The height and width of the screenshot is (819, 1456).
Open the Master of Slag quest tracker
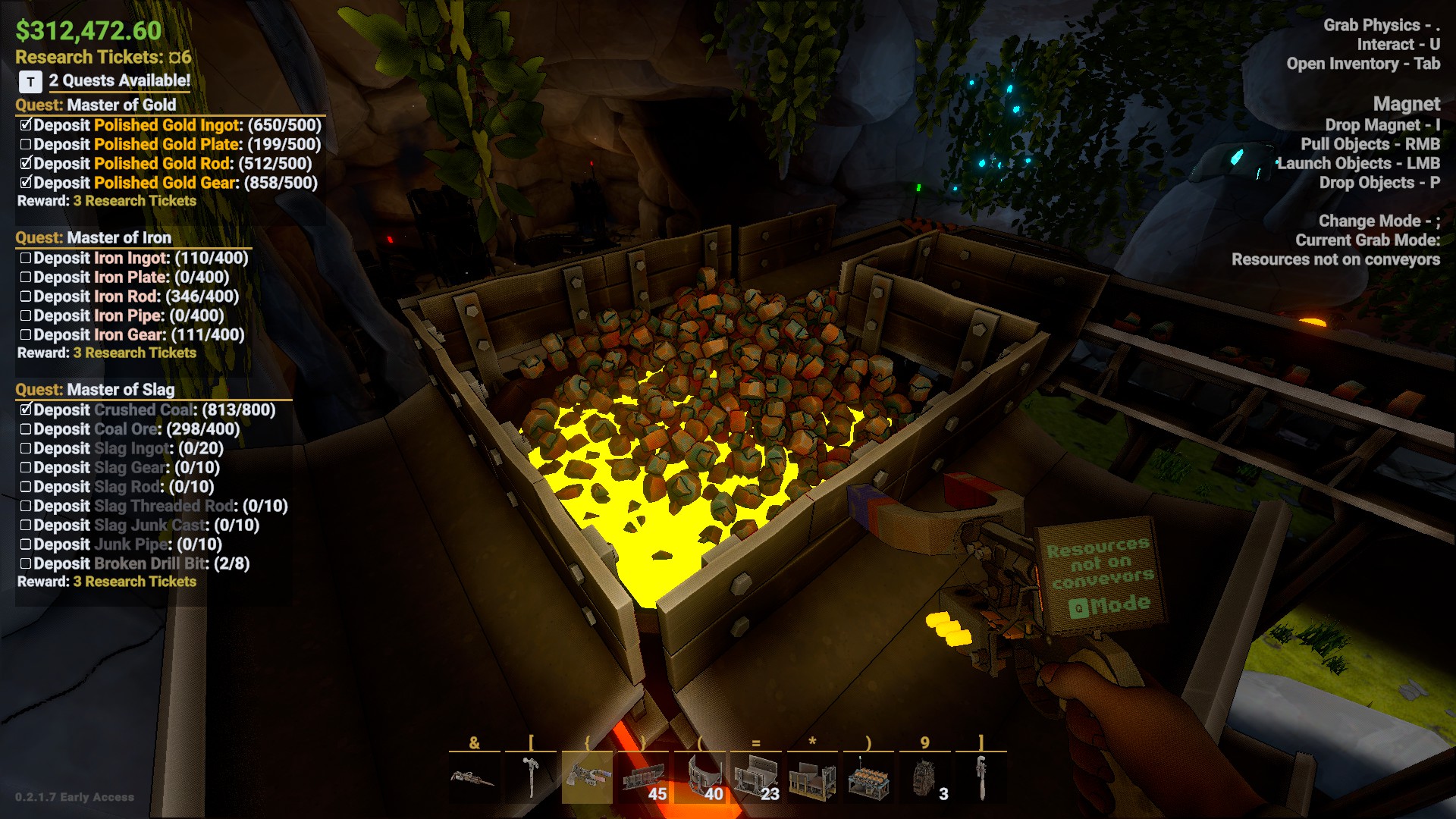pos(96,390)
